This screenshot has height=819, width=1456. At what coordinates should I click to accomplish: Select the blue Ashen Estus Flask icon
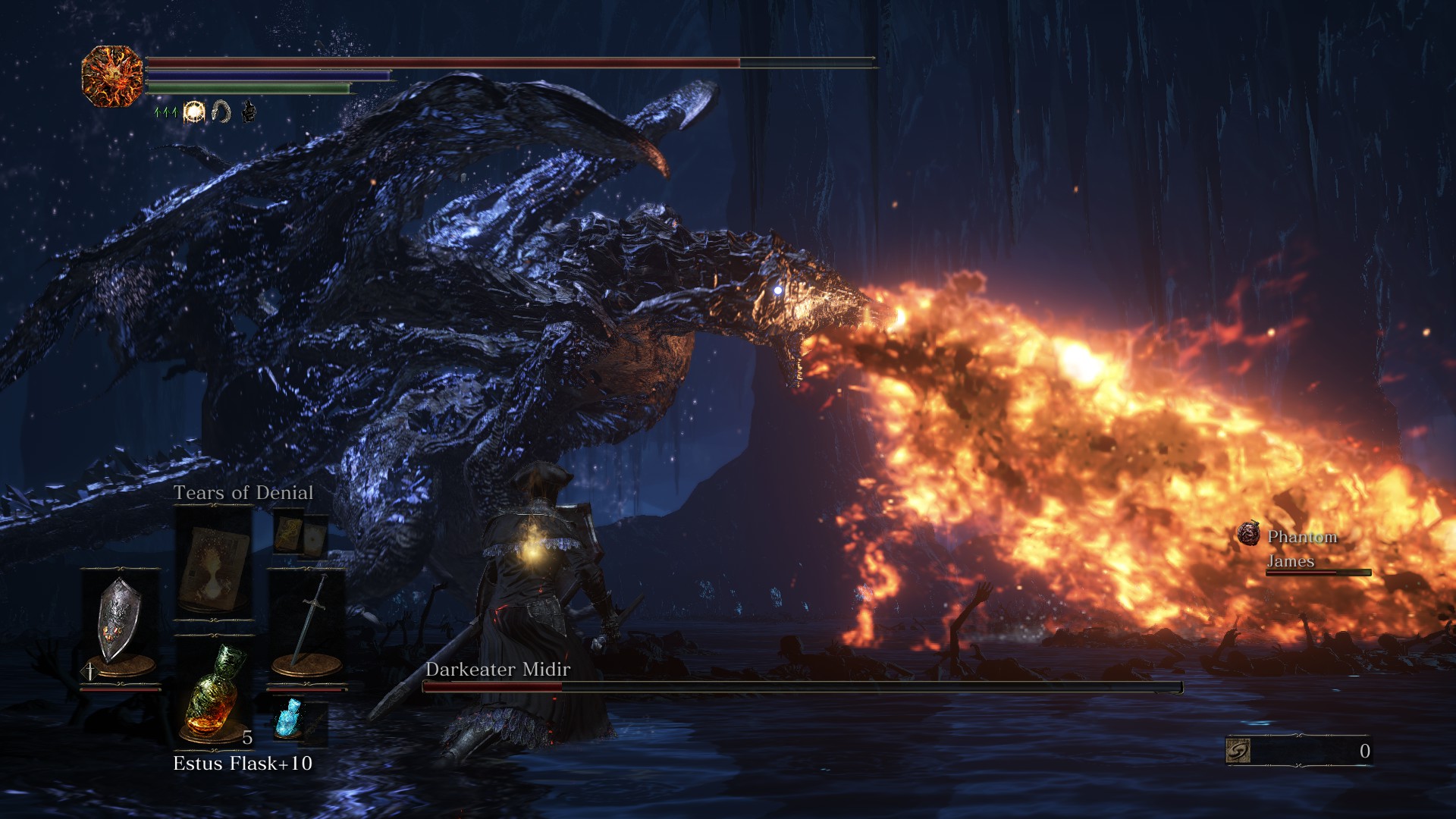tap(289, 717)
